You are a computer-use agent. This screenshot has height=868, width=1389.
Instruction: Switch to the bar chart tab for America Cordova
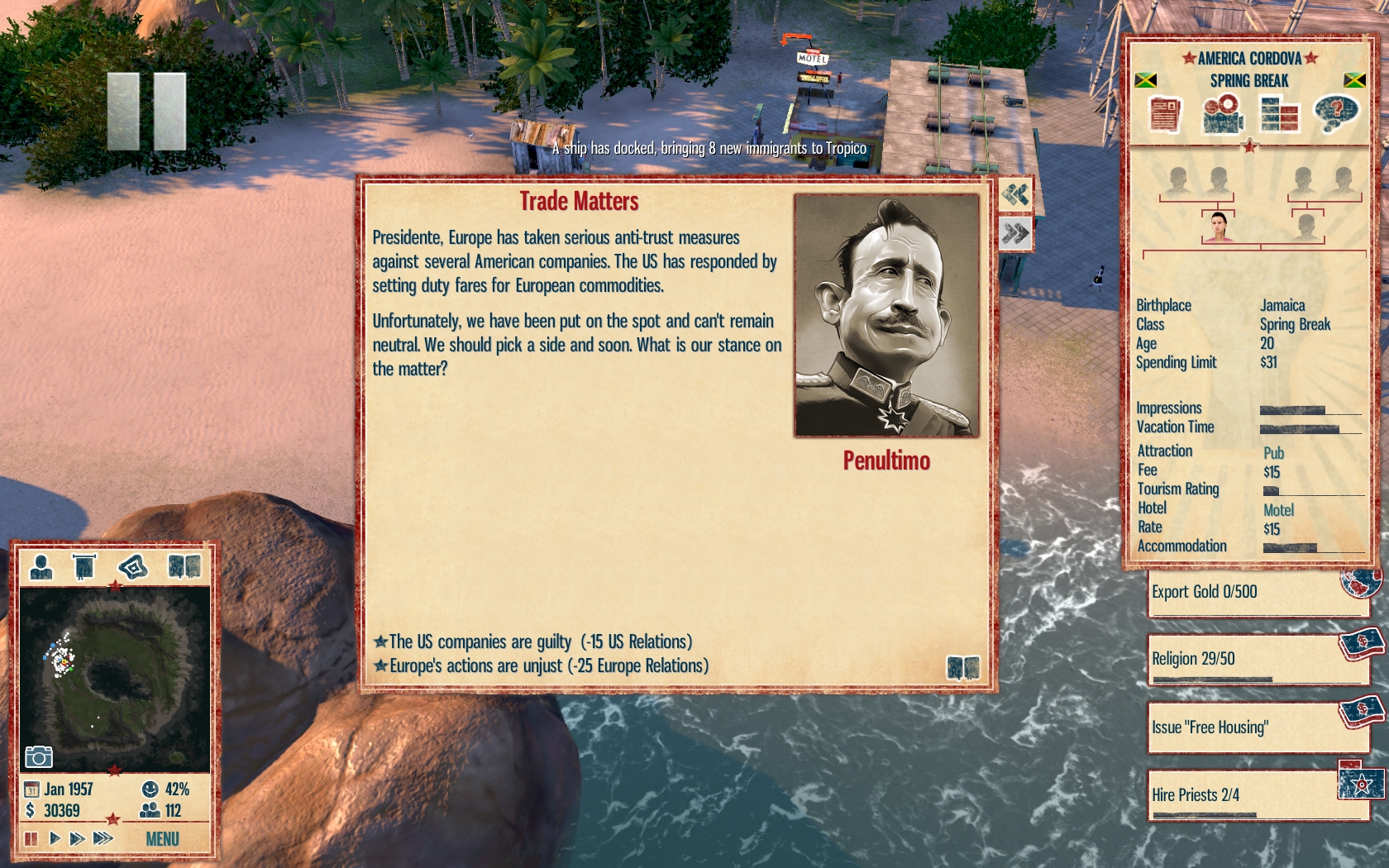coord(1278,113)
